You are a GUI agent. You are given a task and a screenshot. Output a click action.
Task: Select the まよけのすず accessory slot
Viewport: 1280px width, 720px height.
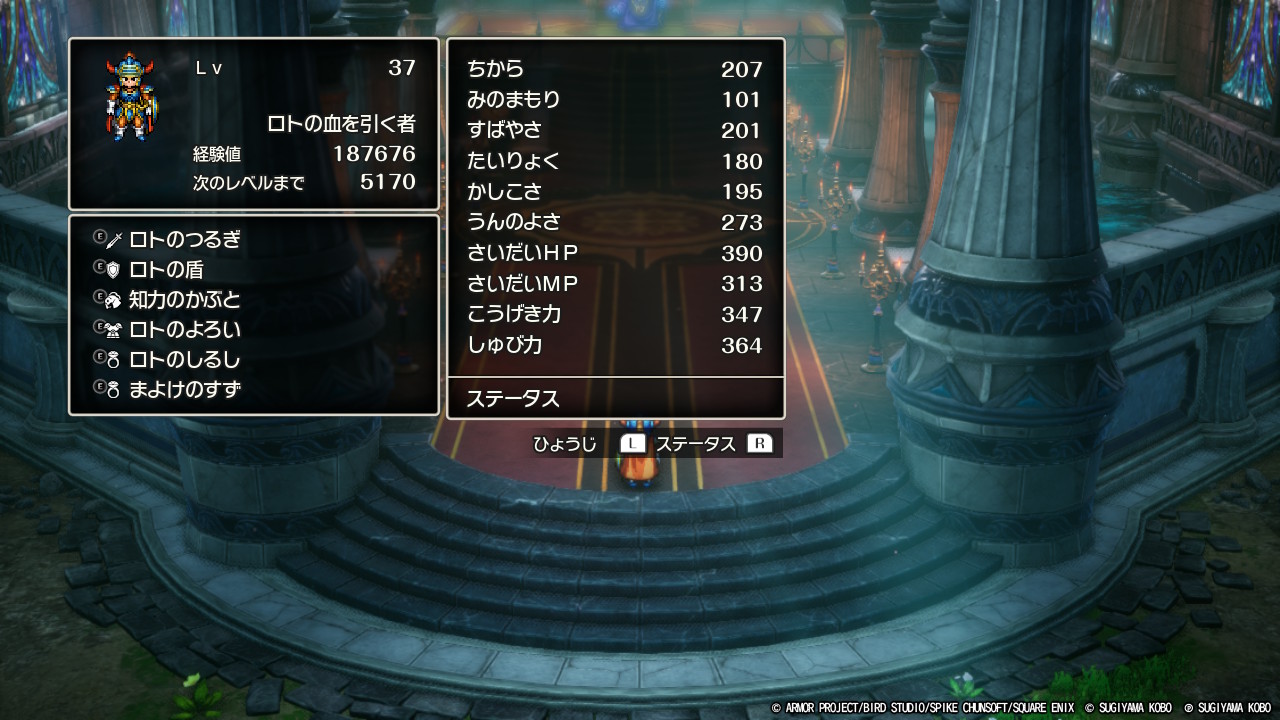[x=184, y=390]
